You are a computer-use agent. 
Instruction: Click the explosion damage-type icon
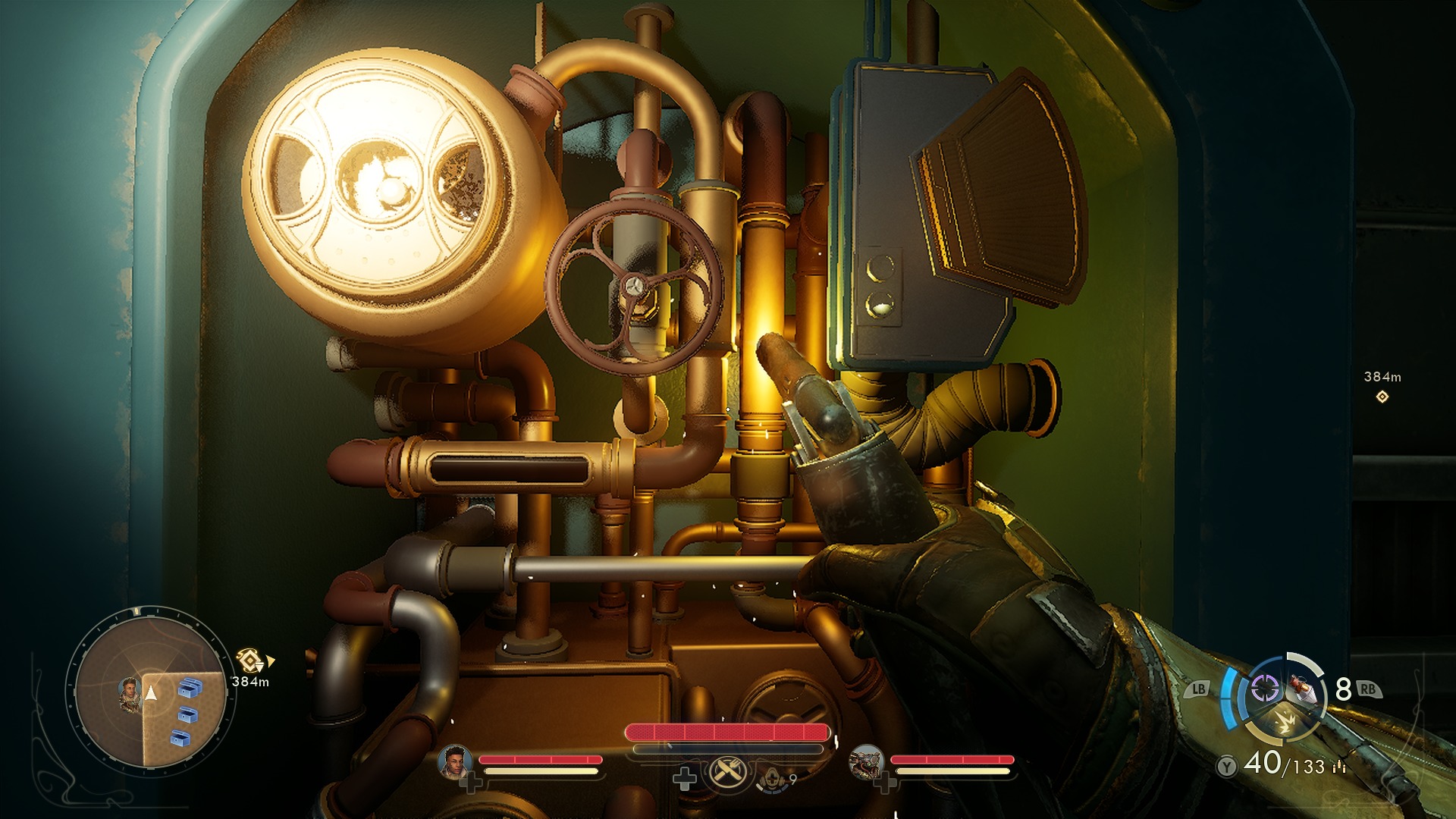(x=1285, y=722)
